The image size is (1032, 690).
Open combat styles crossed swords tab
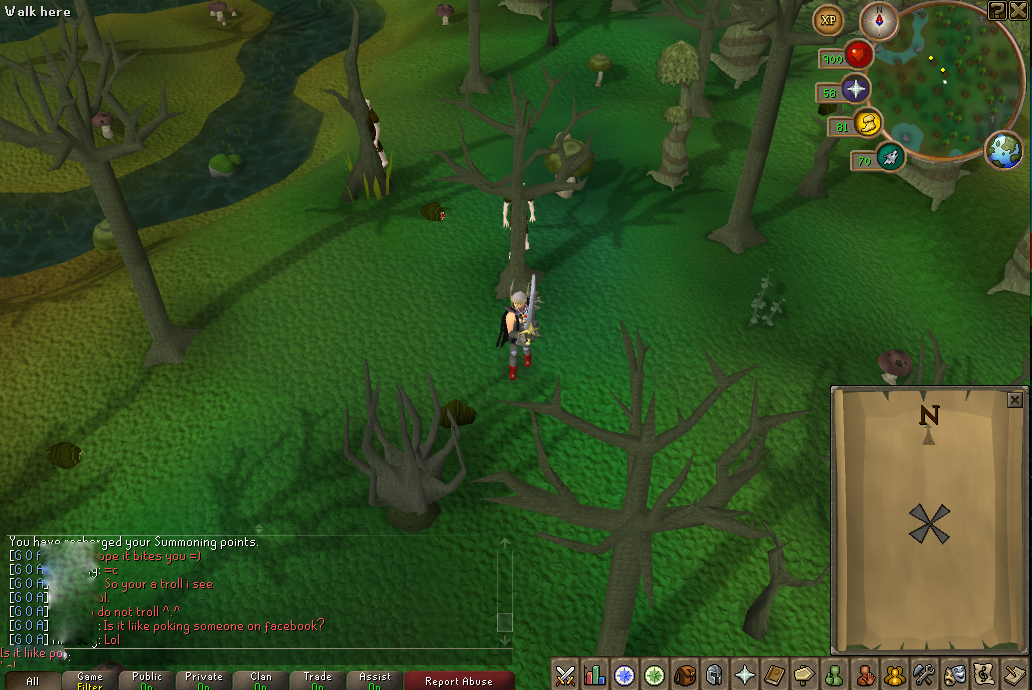click(565, 675)
